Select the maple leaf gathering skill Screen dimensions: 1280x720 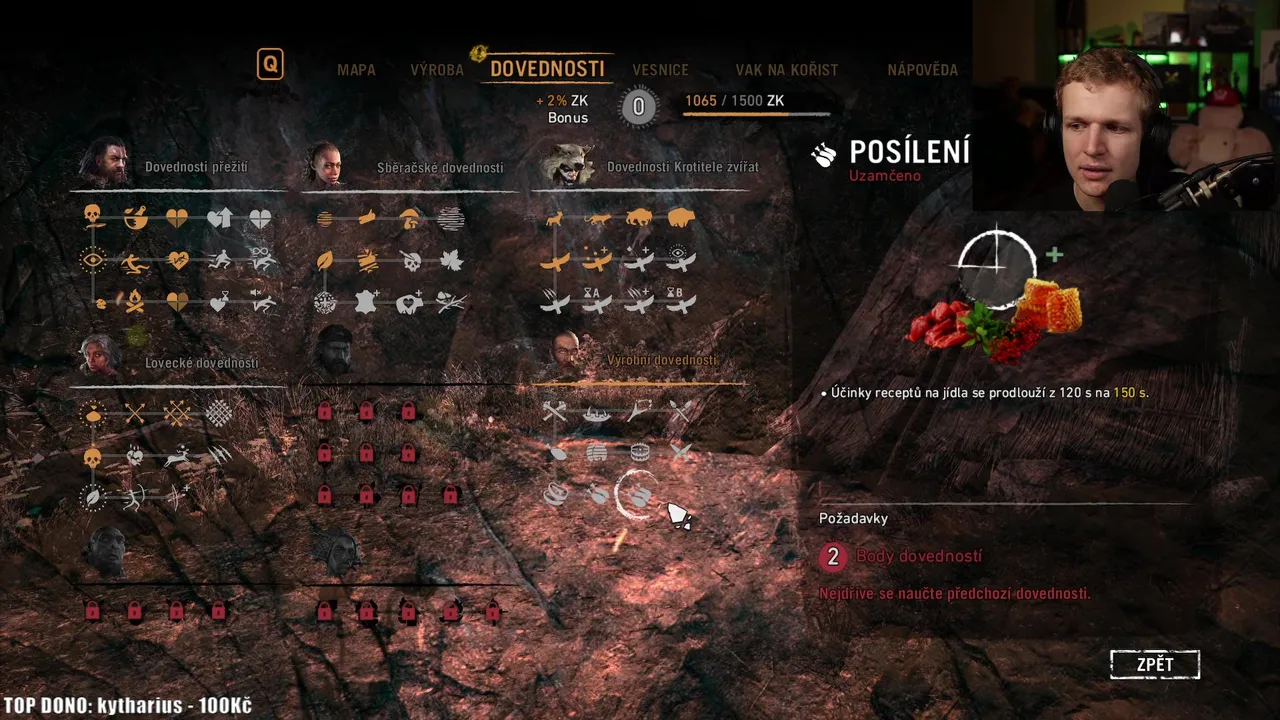451,260
